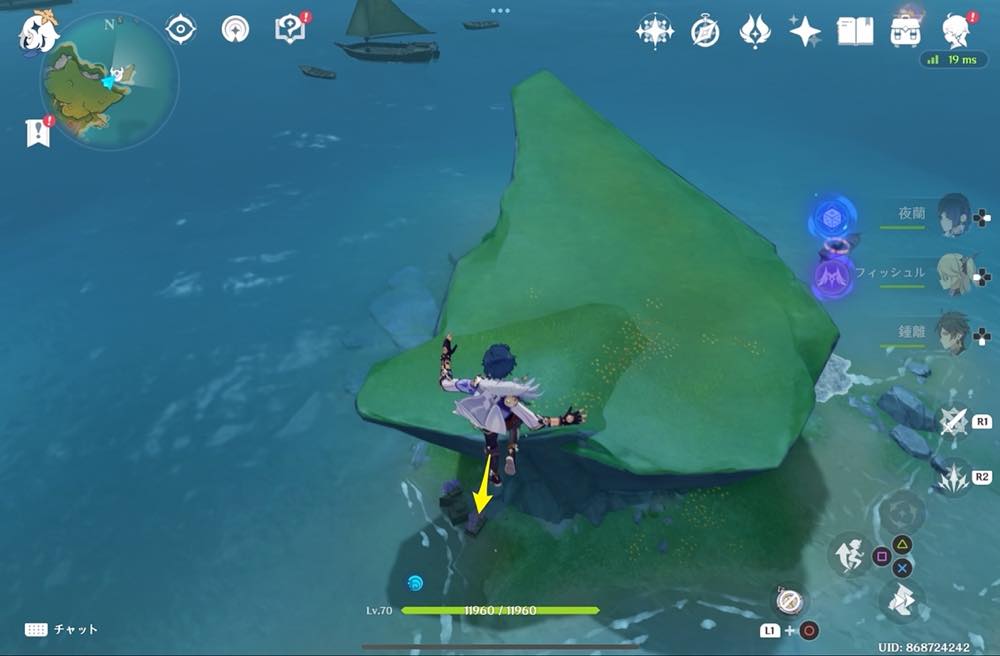
Task: Switch to party member 夜蘭
Action: pyautogui.click(x=953, y=214)
